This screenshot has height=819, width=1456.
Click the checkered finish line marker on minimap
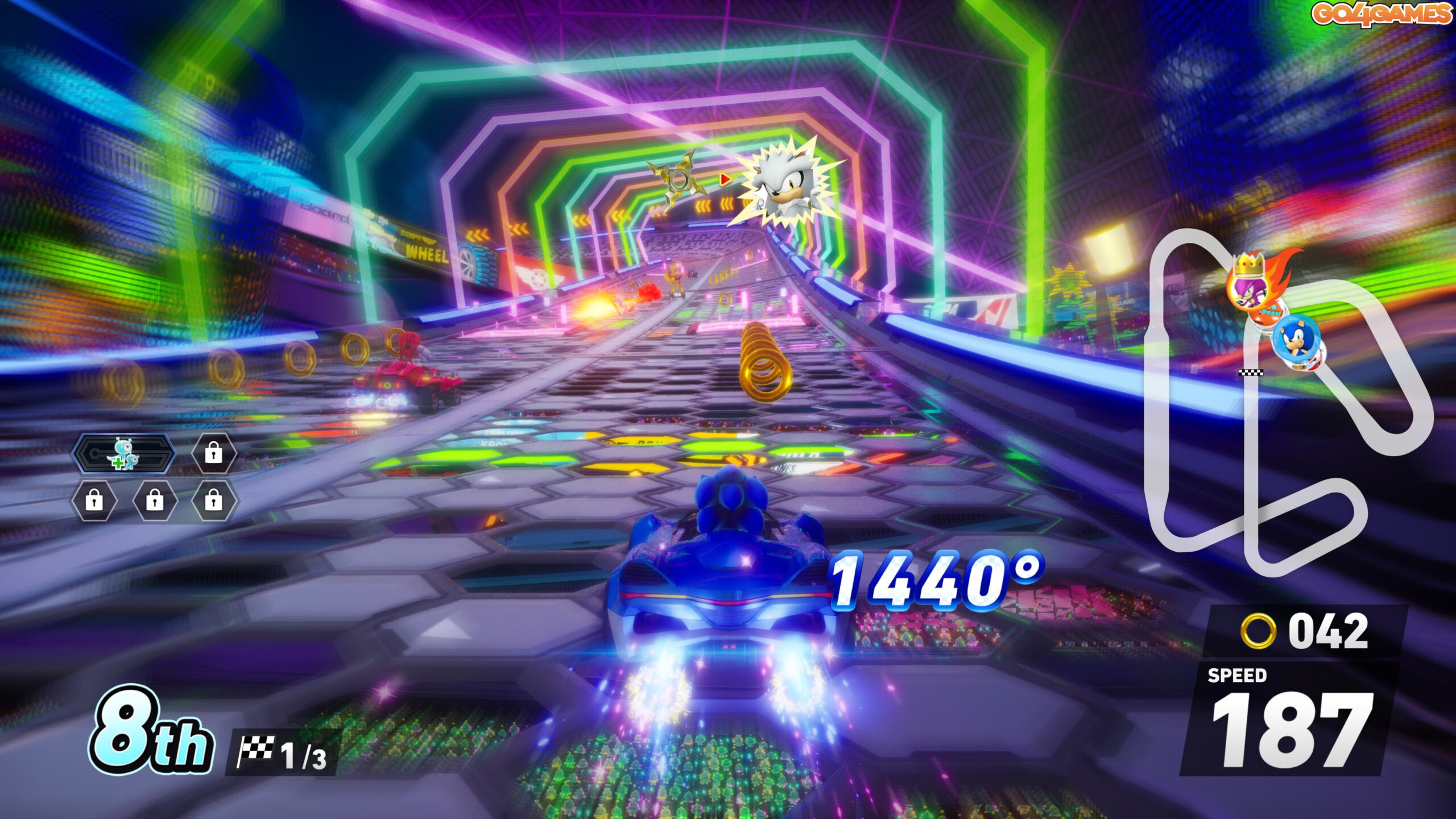[x=1251, y=373]
